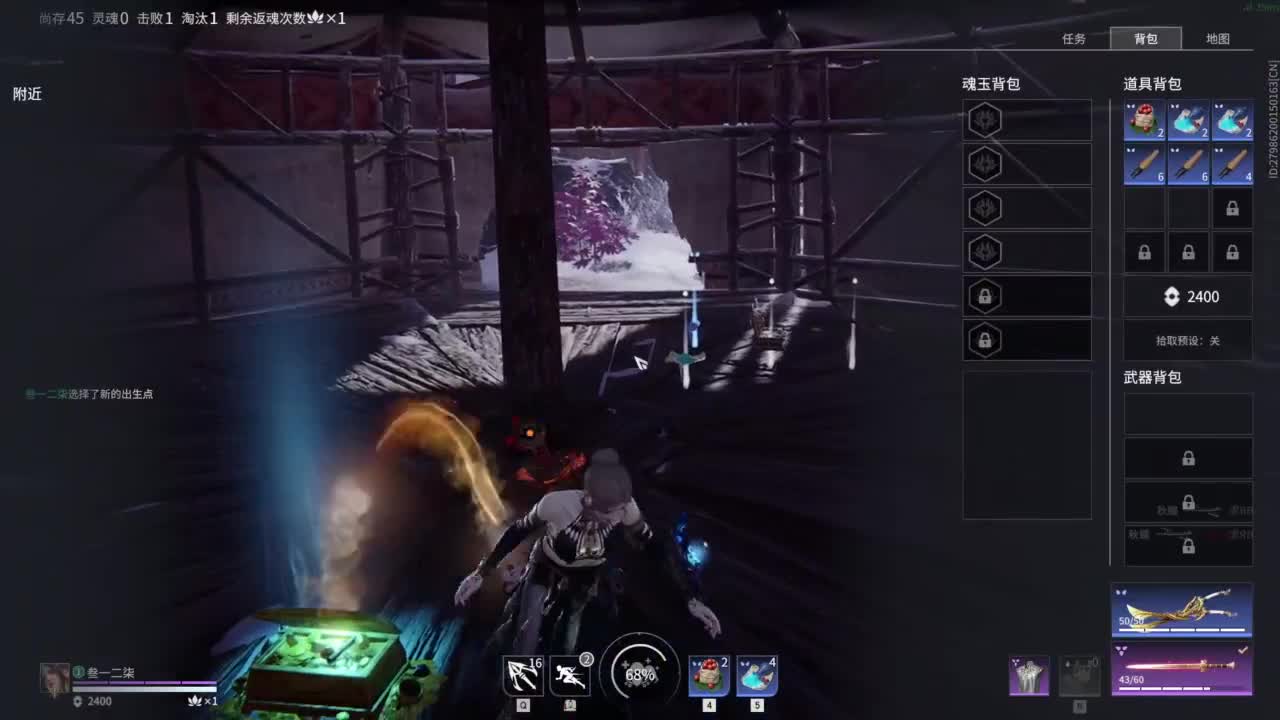The image size is (1280, 720).
Task: Click the lock in the 武器背包 slot
Action: (x=1188, y=458)
